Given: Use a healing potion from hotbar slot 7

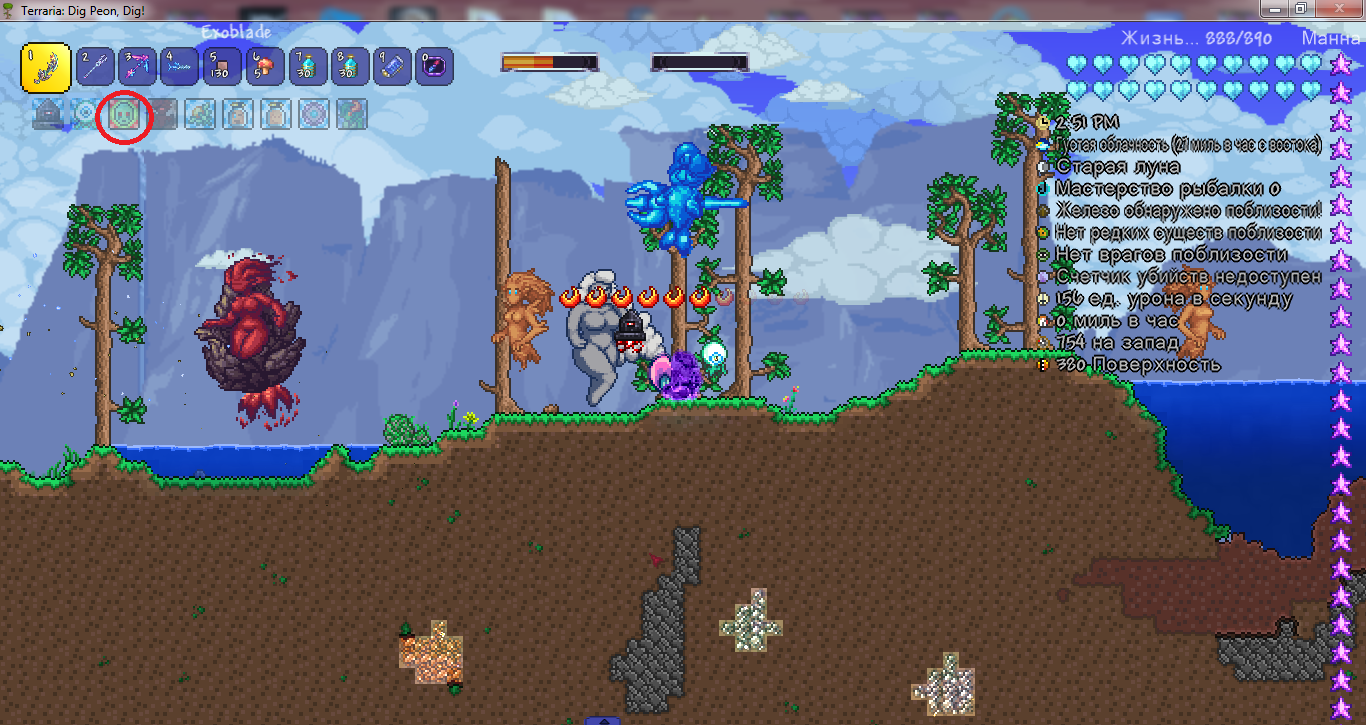Looking at the screenshot, I should [x=307, y=65].
